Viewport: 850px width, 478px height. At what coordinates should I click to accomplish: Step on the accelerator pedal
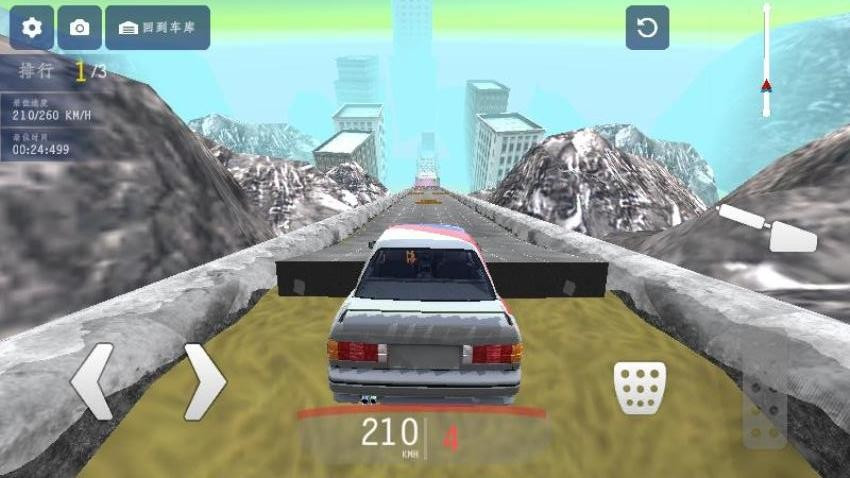765,410
